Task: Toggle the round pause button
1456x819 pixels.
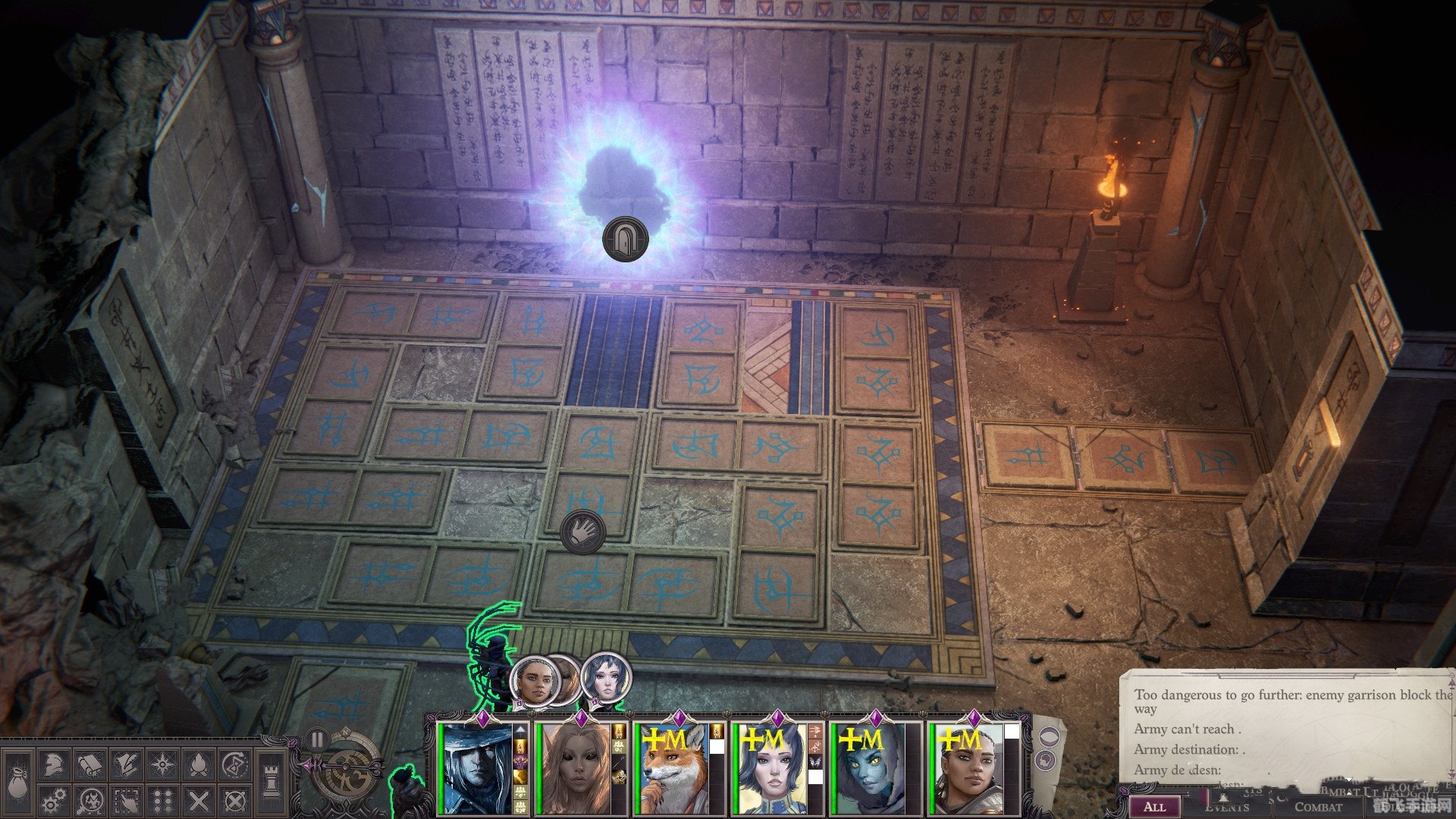Action: [x=317, y=739]
